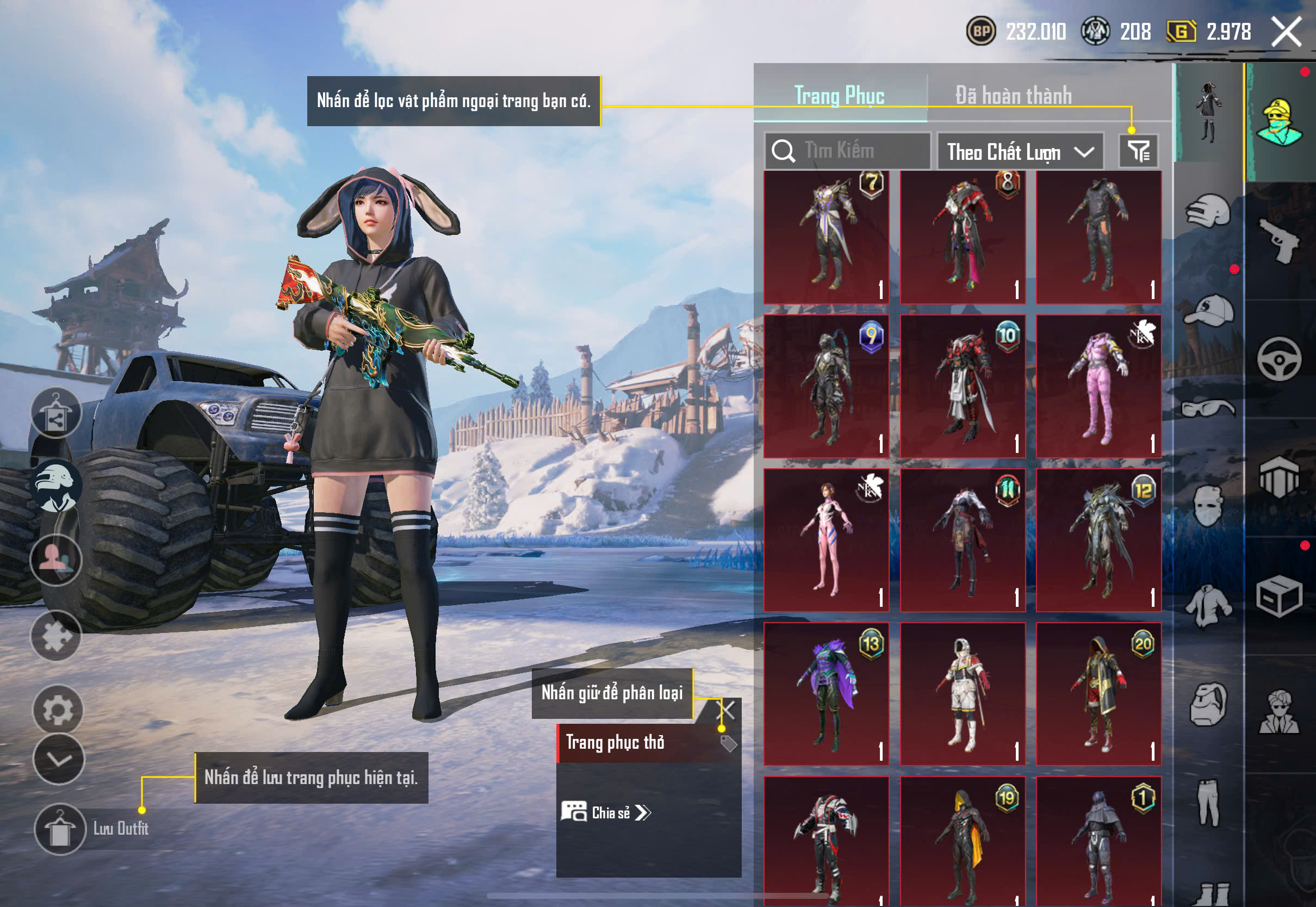The width and height of the screenshot is (1316, 907).
Task: Choose the outfit with level 12 badge
Action: click(1098, 540)
